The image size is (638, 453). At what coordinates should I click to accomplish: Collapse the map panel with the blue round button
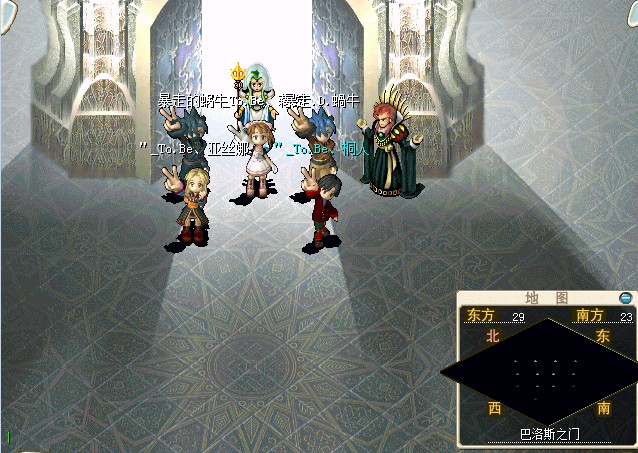click(626, 298)
